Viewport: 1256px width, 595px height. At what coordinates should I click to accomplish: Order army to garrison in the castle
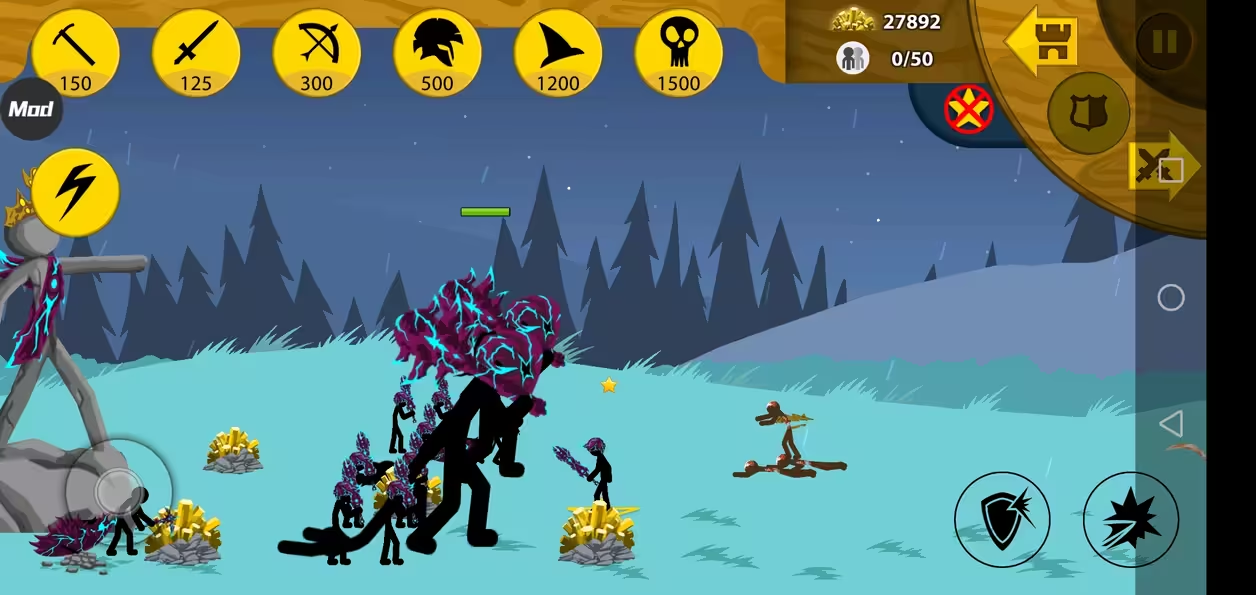coord(1042,41)
